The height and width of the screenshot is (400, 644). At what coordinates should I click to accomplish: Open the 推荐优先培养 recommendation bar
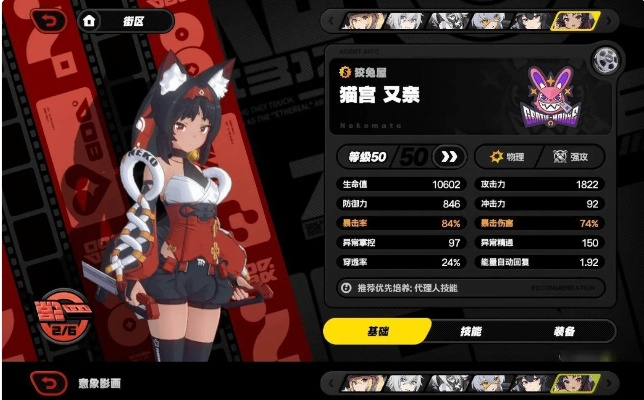click(467, 287)
